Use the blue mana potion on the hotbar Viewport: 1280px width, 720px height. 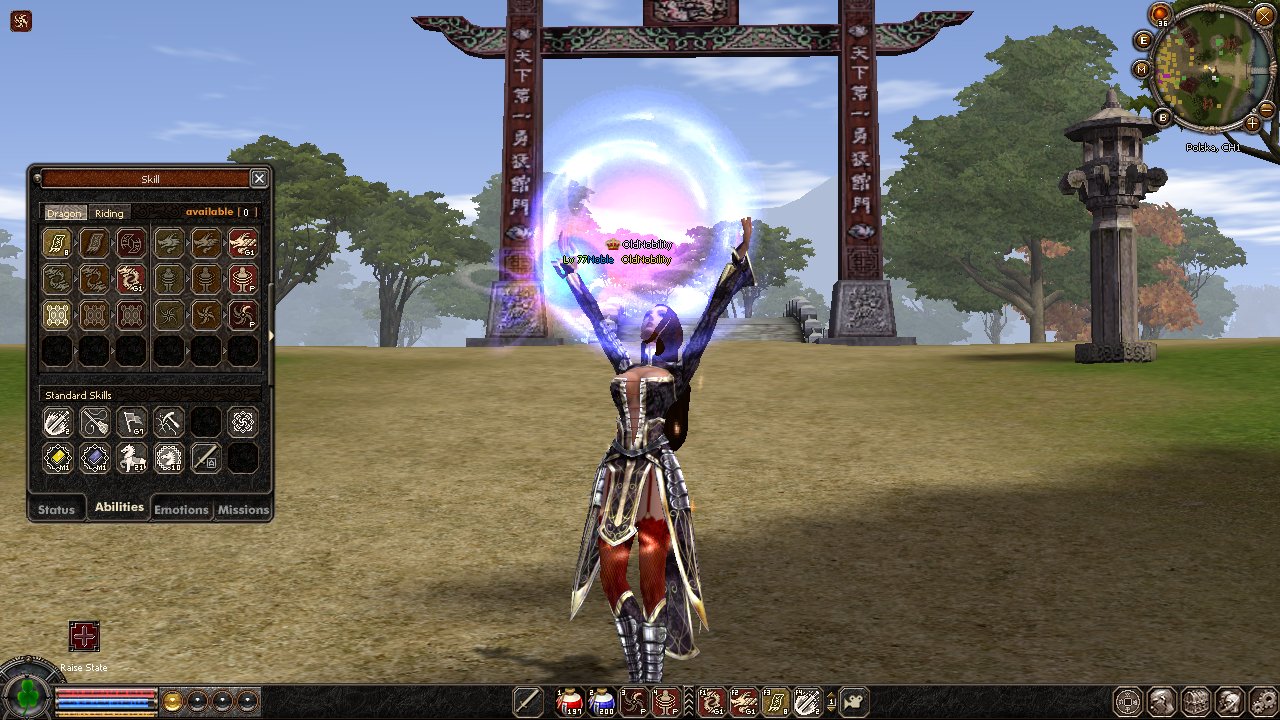coord(601,702)
